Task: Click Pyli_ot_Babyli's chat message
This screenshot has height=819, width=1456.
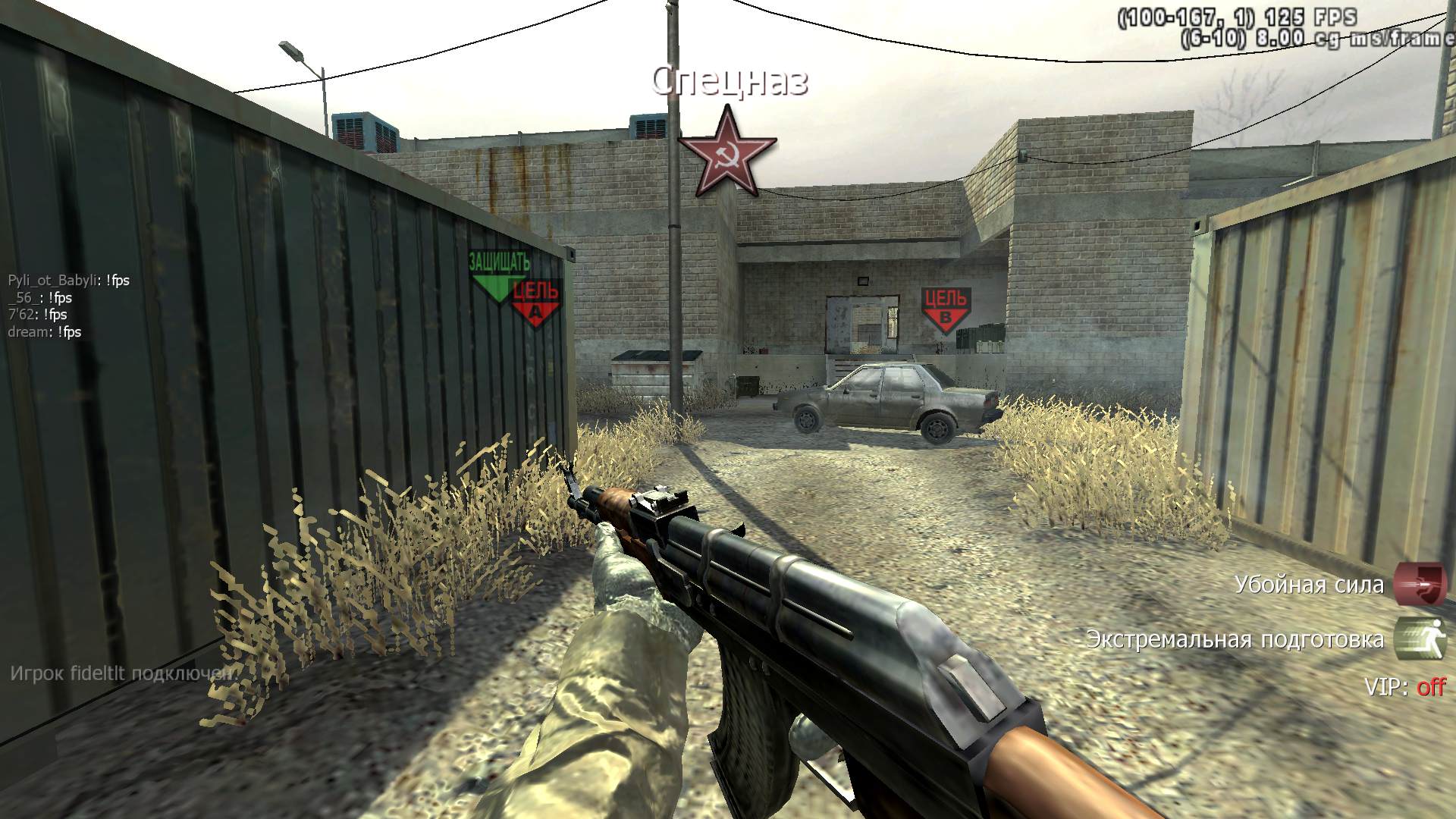Action: click(69, 281)
